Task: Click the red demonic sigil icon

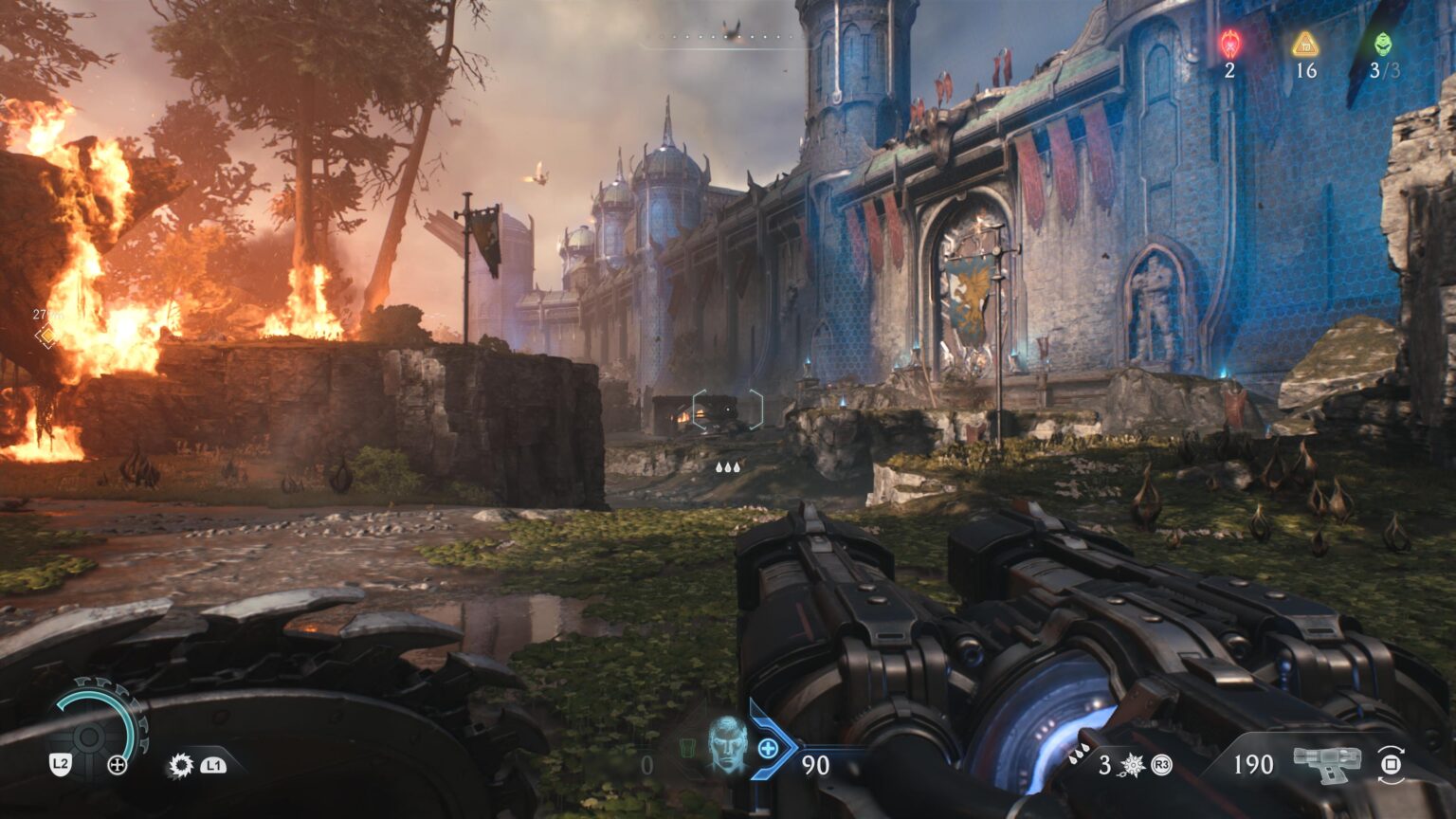Action: tap(1229, 44)
